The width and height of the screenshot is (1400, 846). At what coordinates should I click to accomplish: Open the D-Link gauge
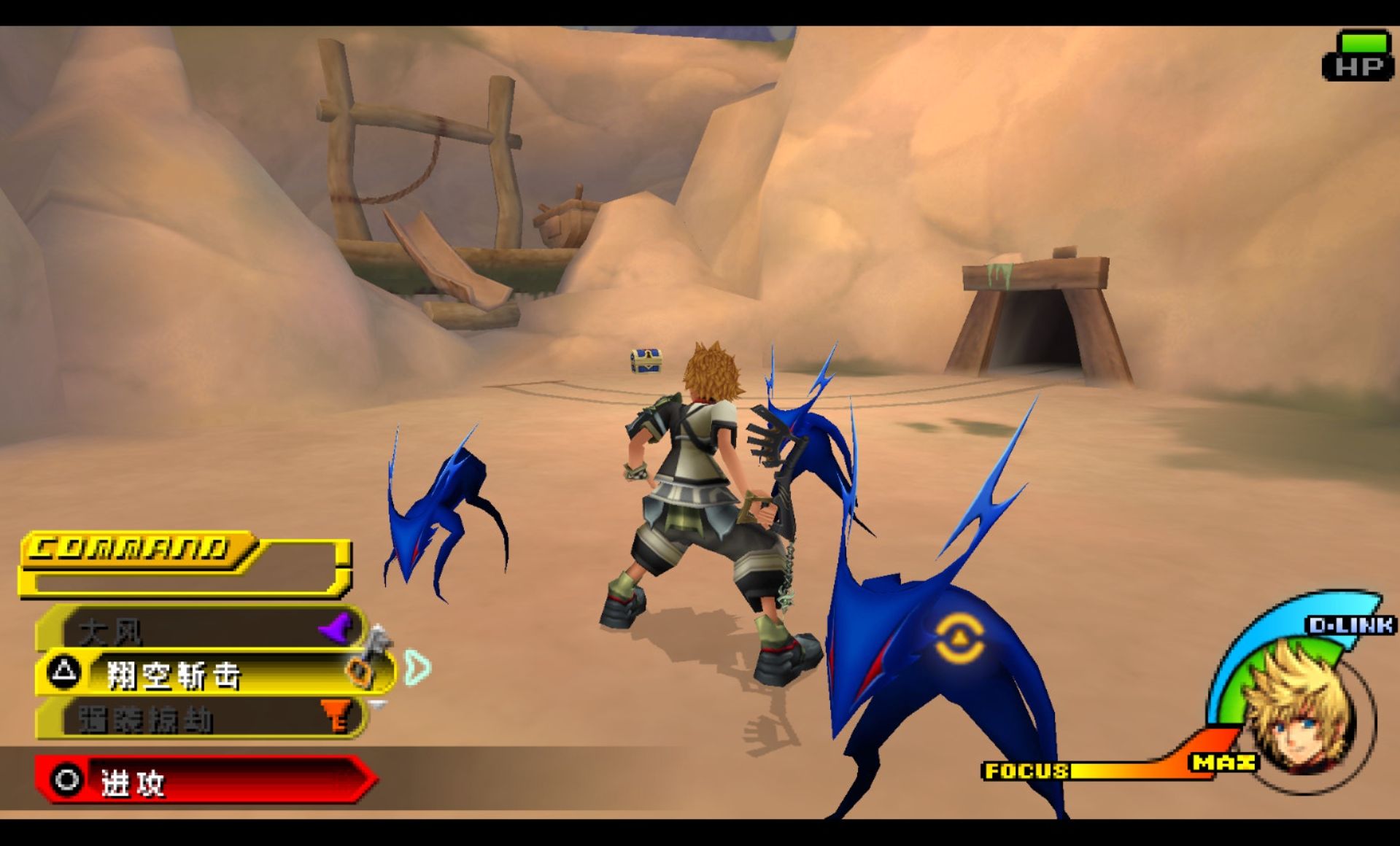(1350, 625)
